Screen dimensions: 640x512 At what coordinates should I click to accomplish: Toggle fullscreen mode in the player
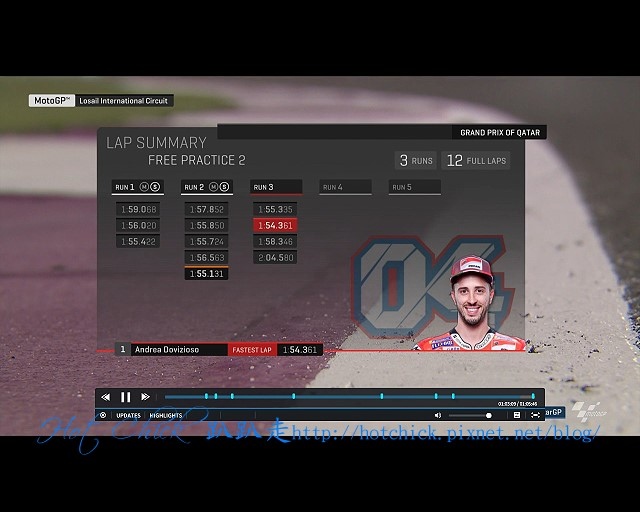click(535, 415)
